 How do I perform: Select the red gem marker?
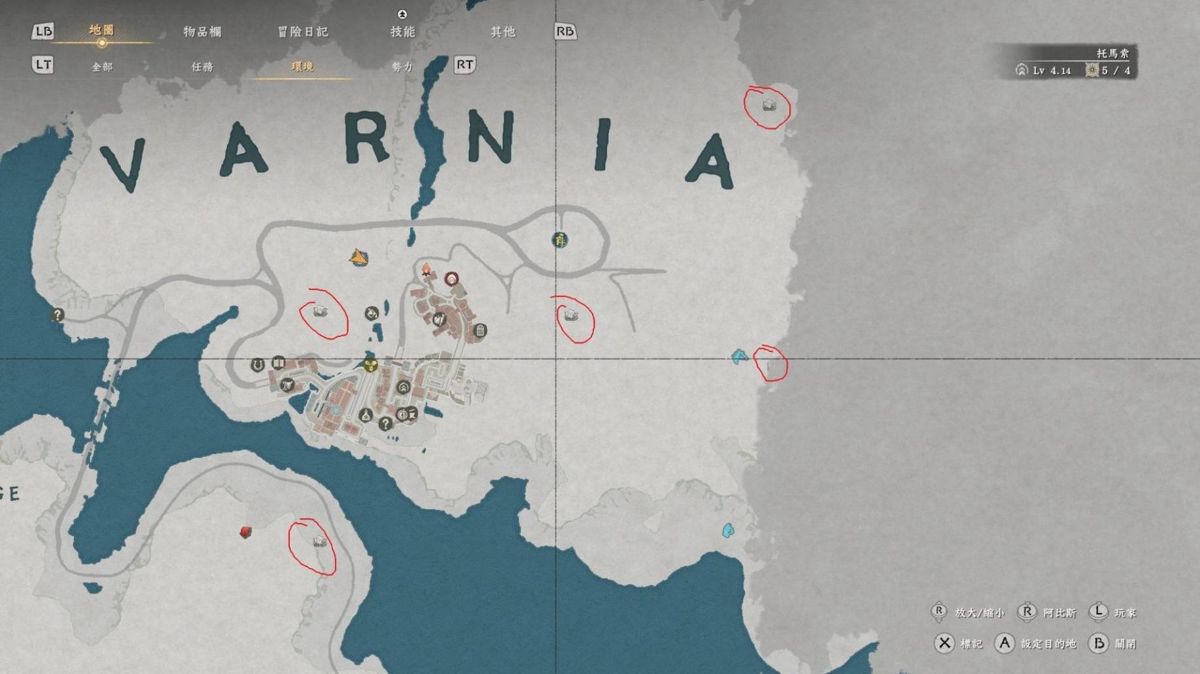tap(245, 532)
